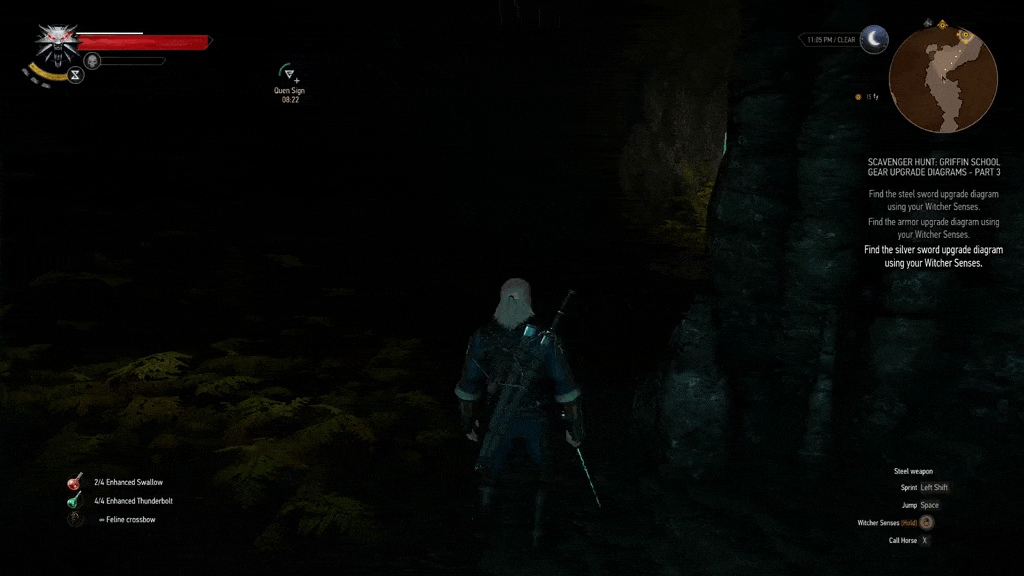Click the hourglass status icon
1024x576 pixels.
coord(76,75)
